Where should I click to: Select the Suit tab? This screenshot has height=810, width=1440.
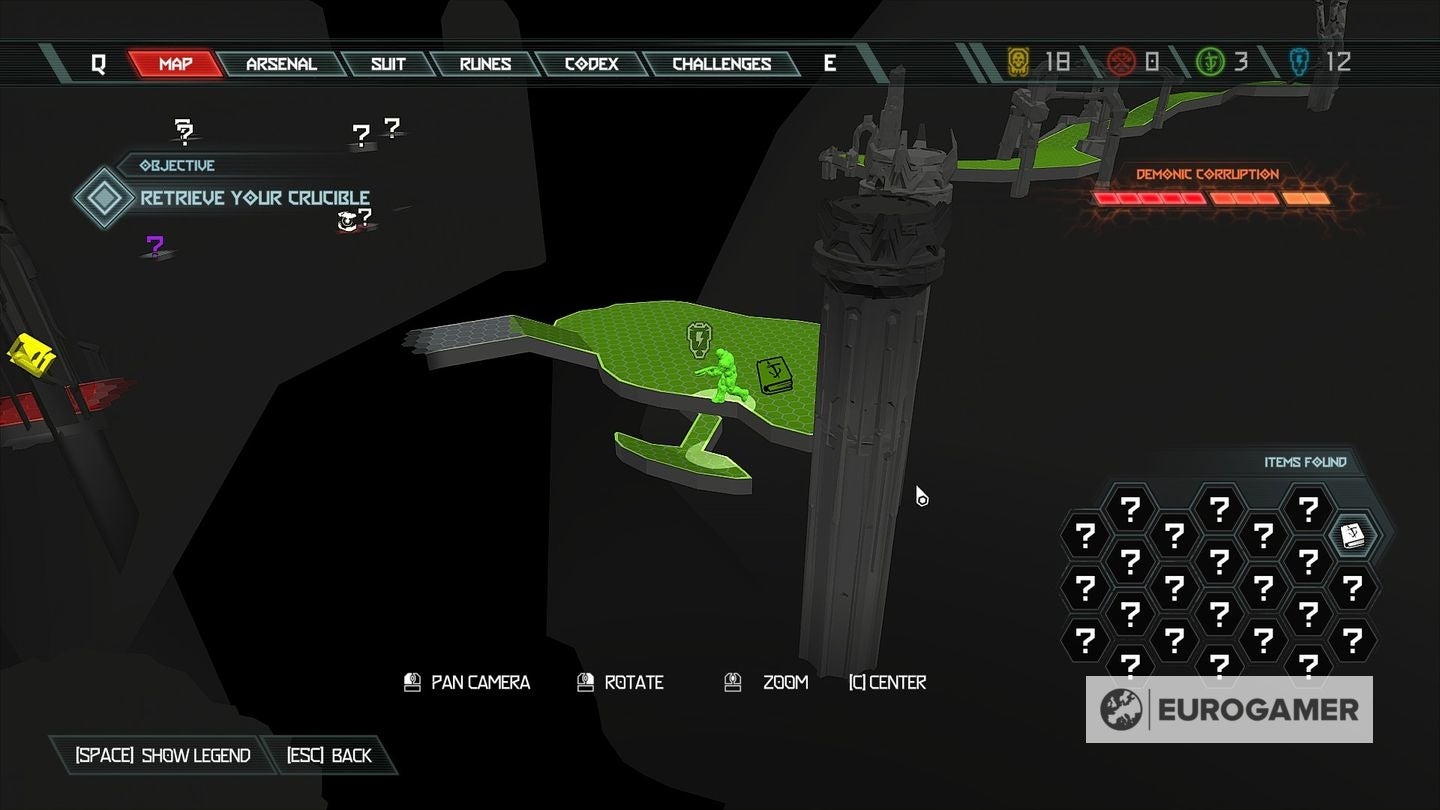pyautogui.click(x=388, y=64)
